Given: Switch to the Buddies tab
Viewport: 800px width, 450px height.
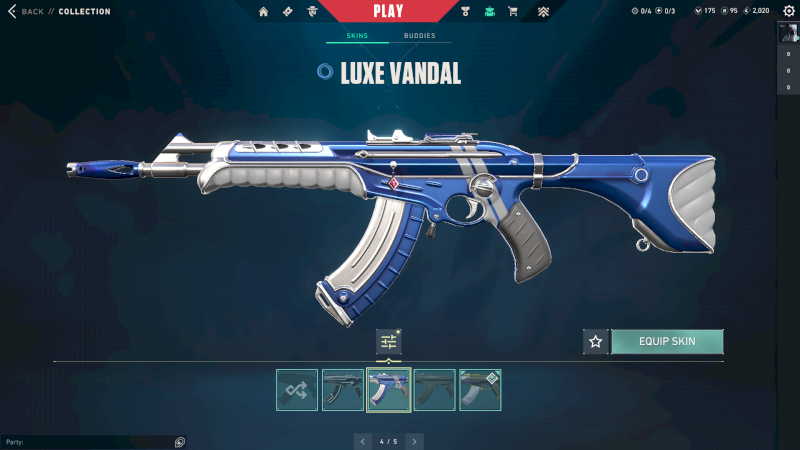Looking at the screenshot, I should tap(419, 36).
